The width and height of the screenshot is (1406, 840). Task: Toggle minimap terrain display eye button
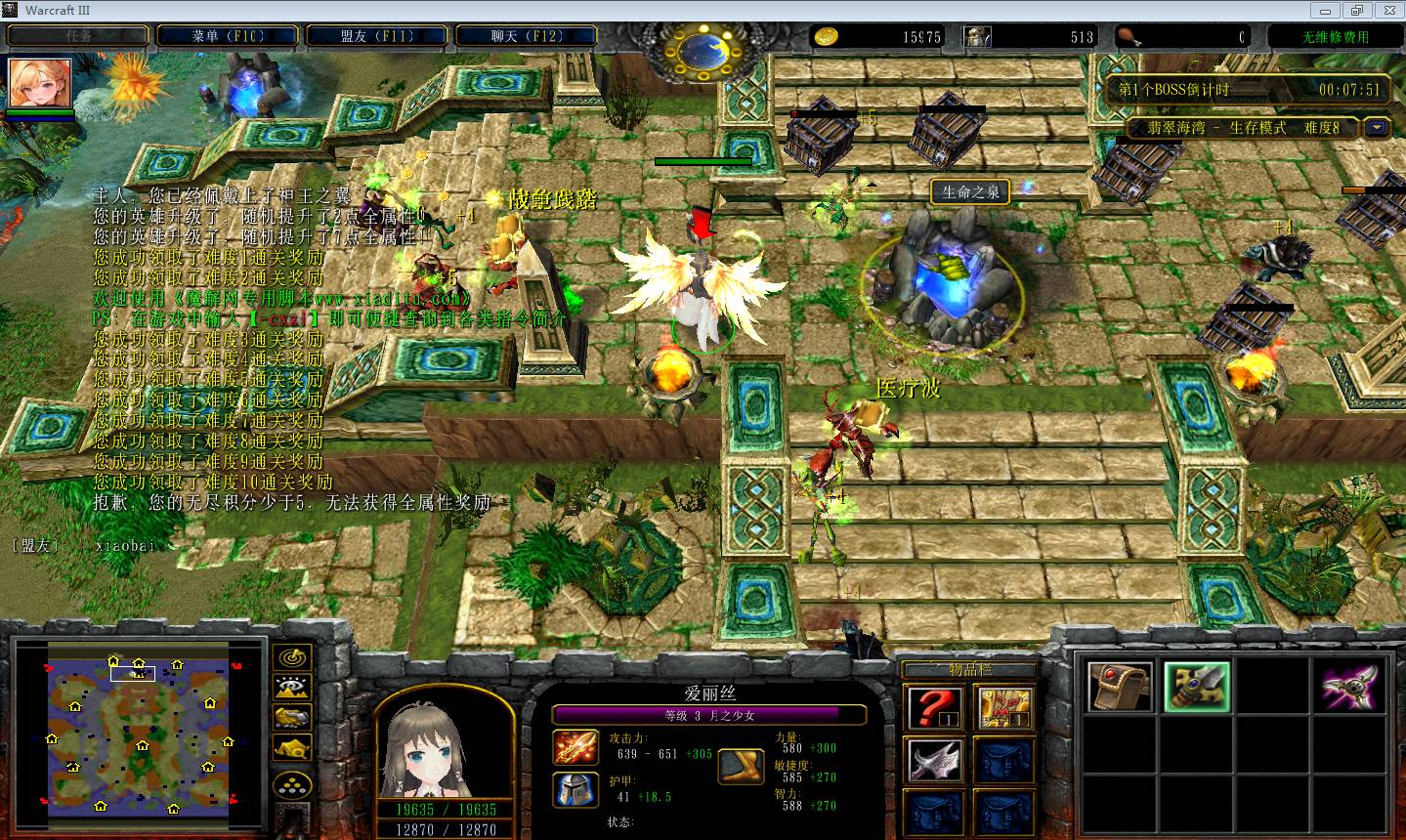[x=291, y=688]
